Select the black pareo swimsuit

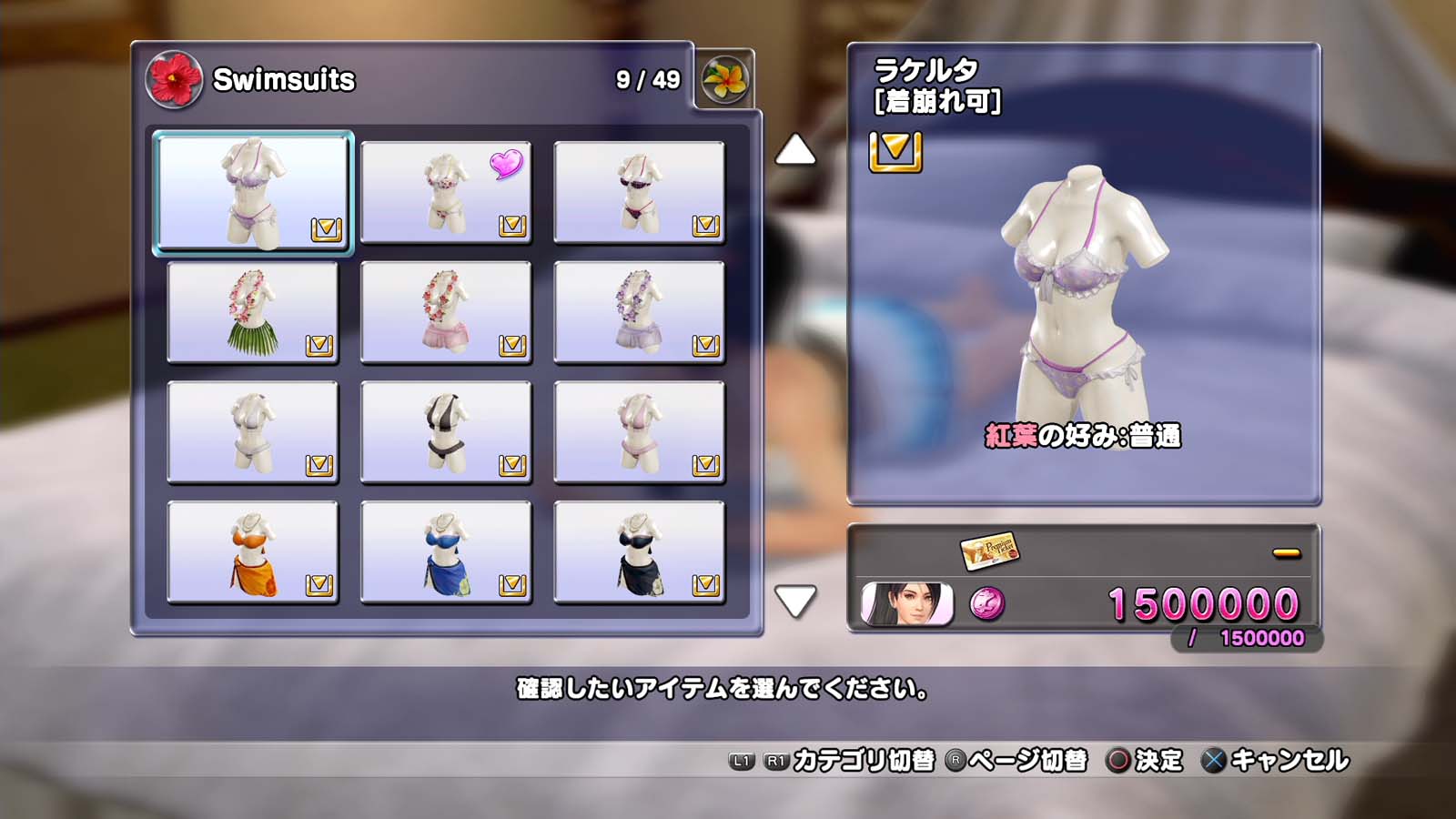(x=639, y=552)
